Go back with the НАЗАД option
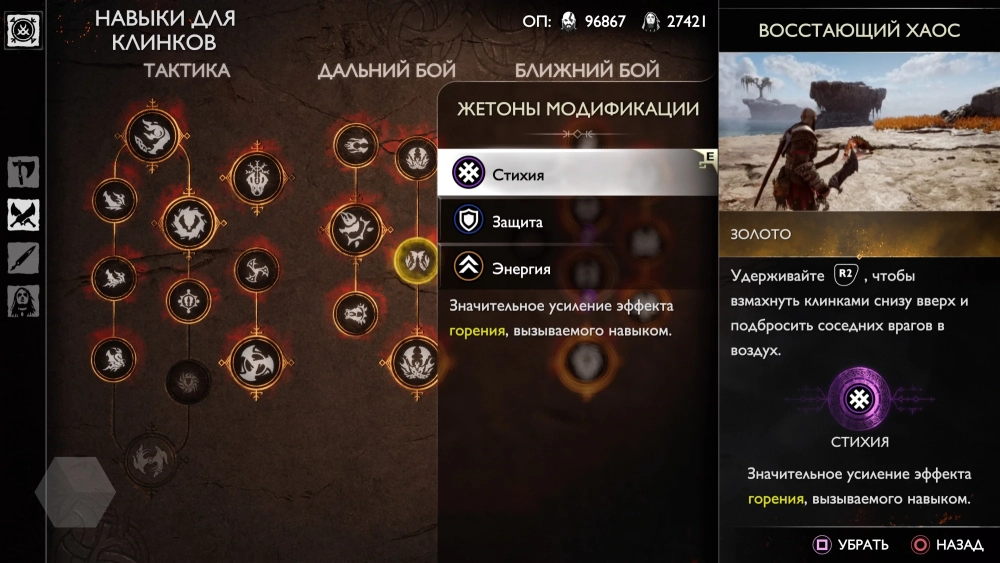The image size is (1000, 563). click(x=948, y=545)
